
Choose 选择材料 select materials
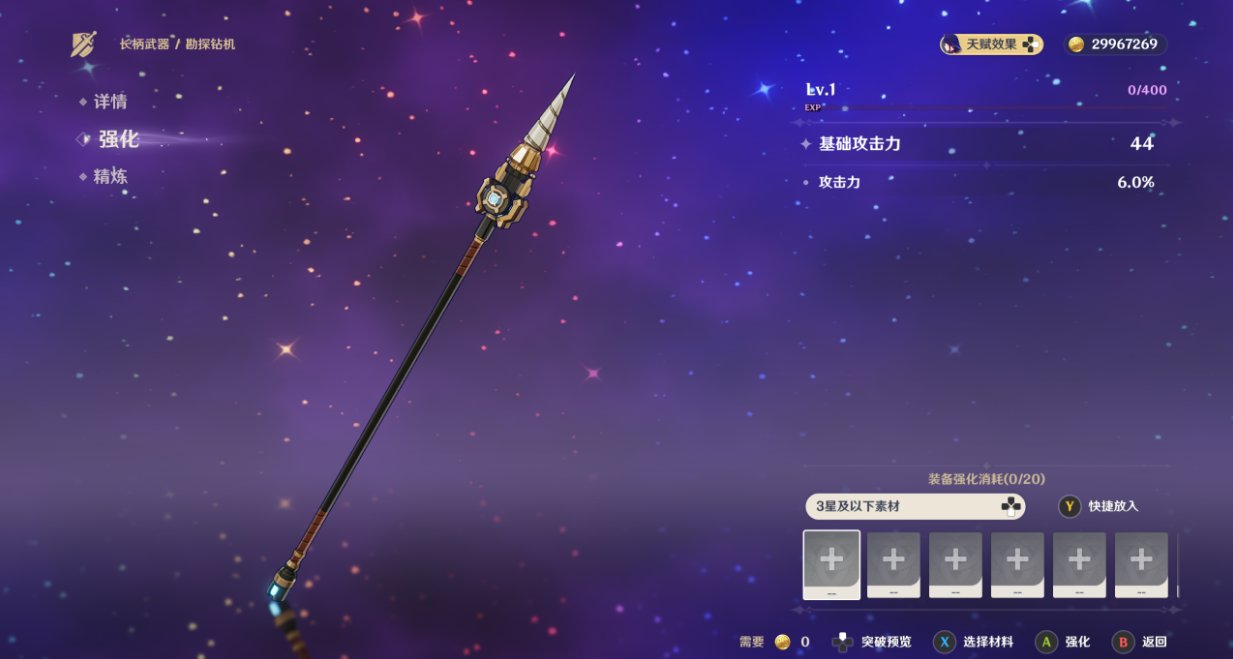point(974,642)
